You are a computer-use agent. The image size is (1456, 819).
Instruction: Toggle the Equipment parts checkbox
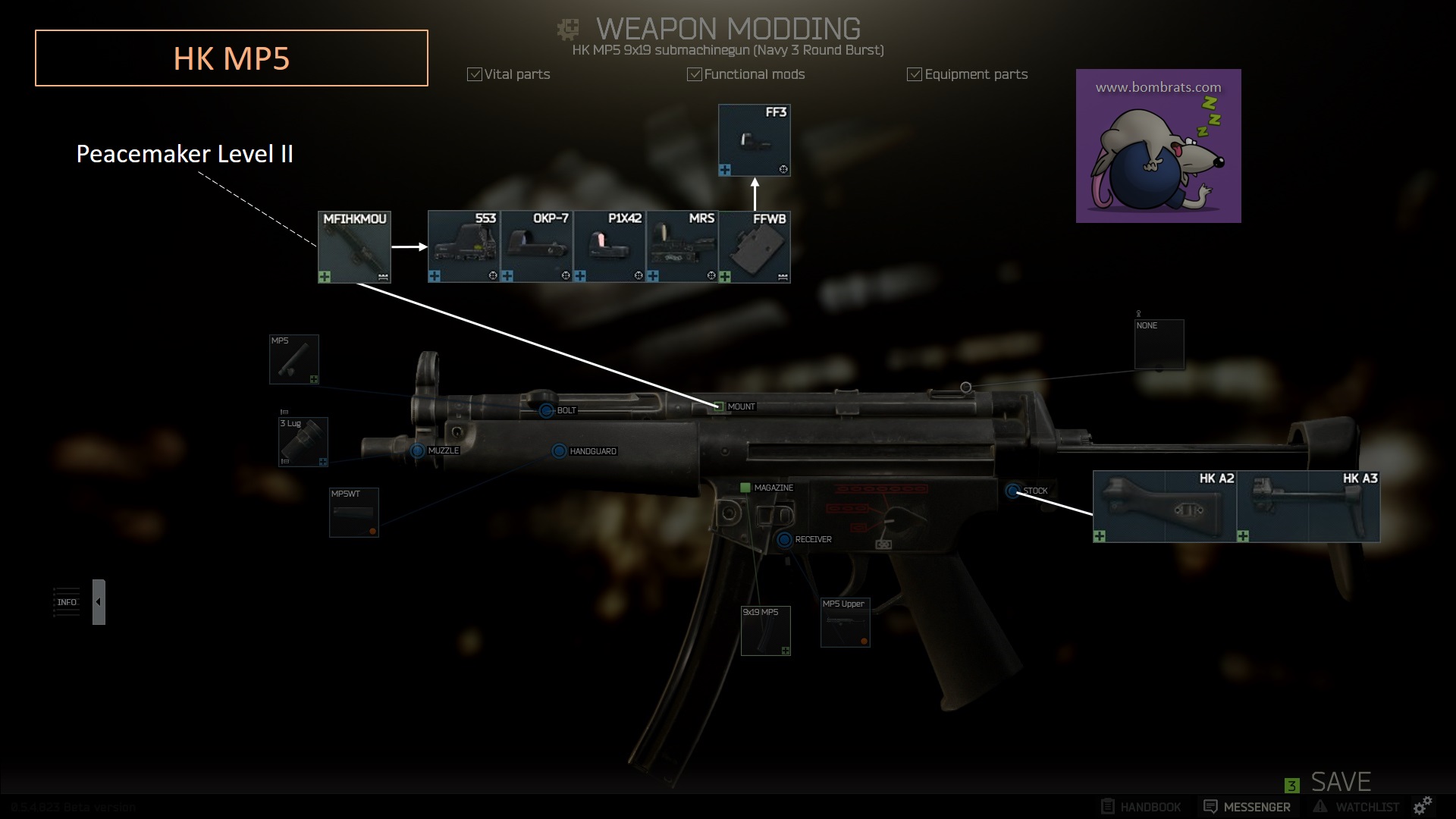coord(915,74)
